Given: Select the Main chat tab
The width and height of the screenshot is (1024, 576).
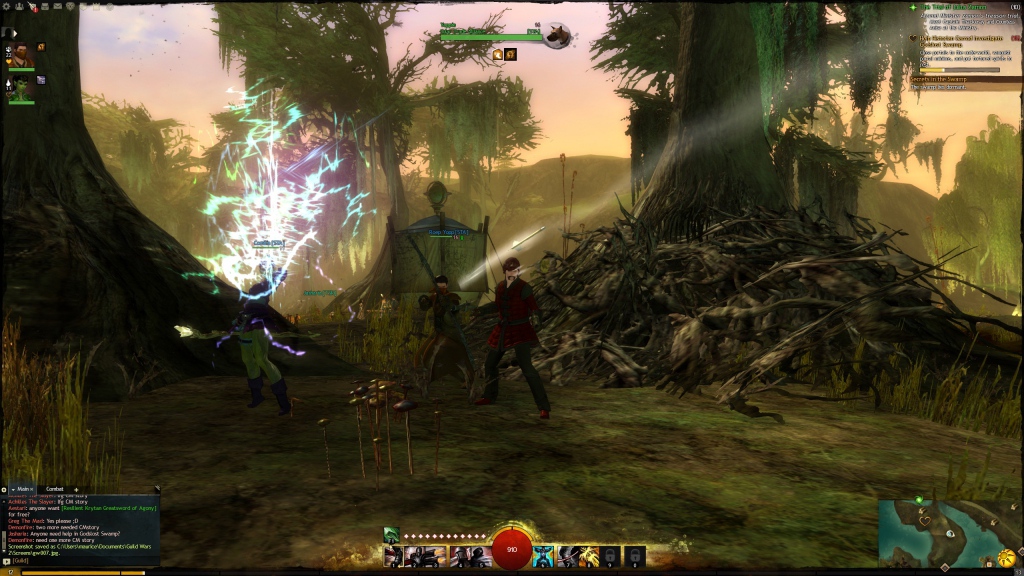Looking at the screenshot, I should point(22,489).
